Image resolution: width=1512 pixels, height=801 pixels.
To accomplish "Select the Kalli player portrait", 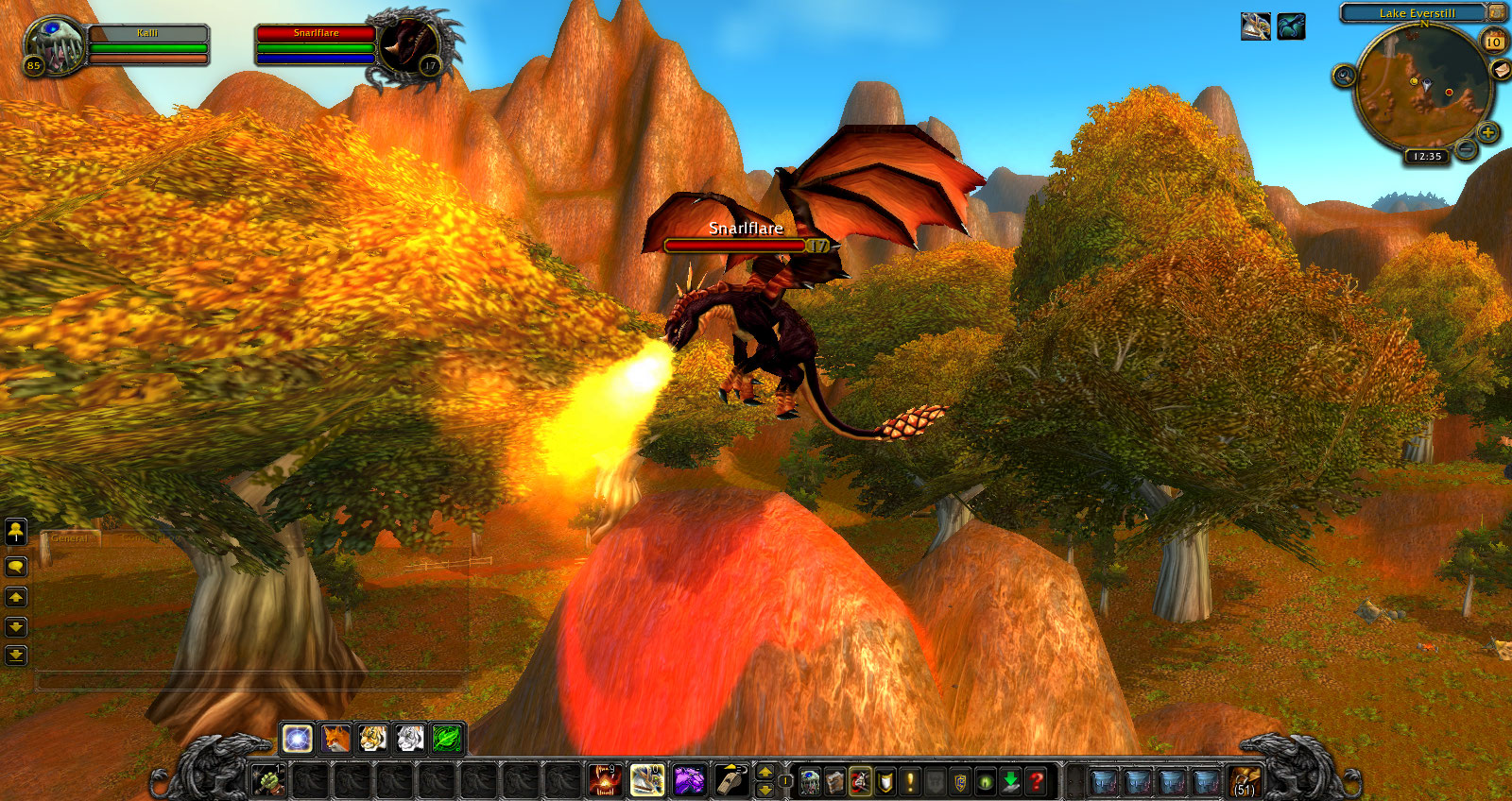I will (x=55, y=44).
